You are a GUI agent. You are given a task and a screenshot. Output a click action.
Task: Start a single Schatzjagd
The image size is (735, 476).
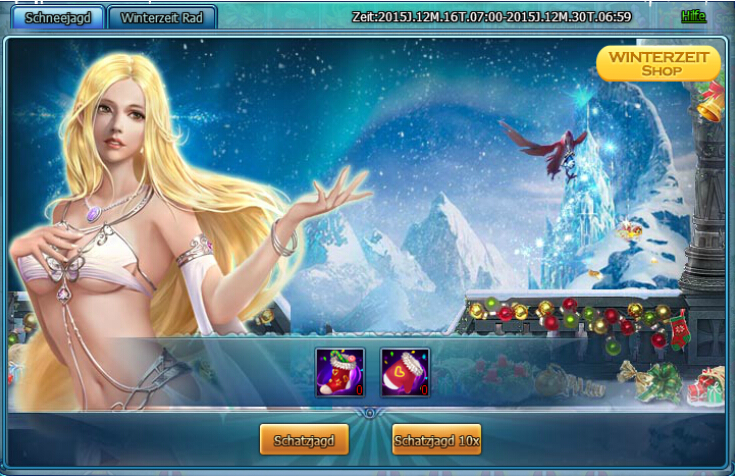(304, 439)
